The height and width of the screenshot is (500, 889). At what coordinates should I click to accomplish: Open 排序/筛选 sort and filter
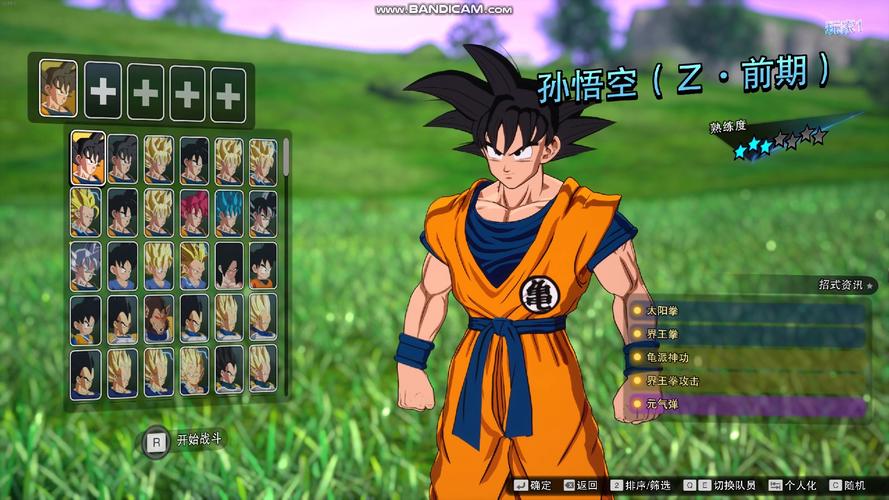point(641,485)
